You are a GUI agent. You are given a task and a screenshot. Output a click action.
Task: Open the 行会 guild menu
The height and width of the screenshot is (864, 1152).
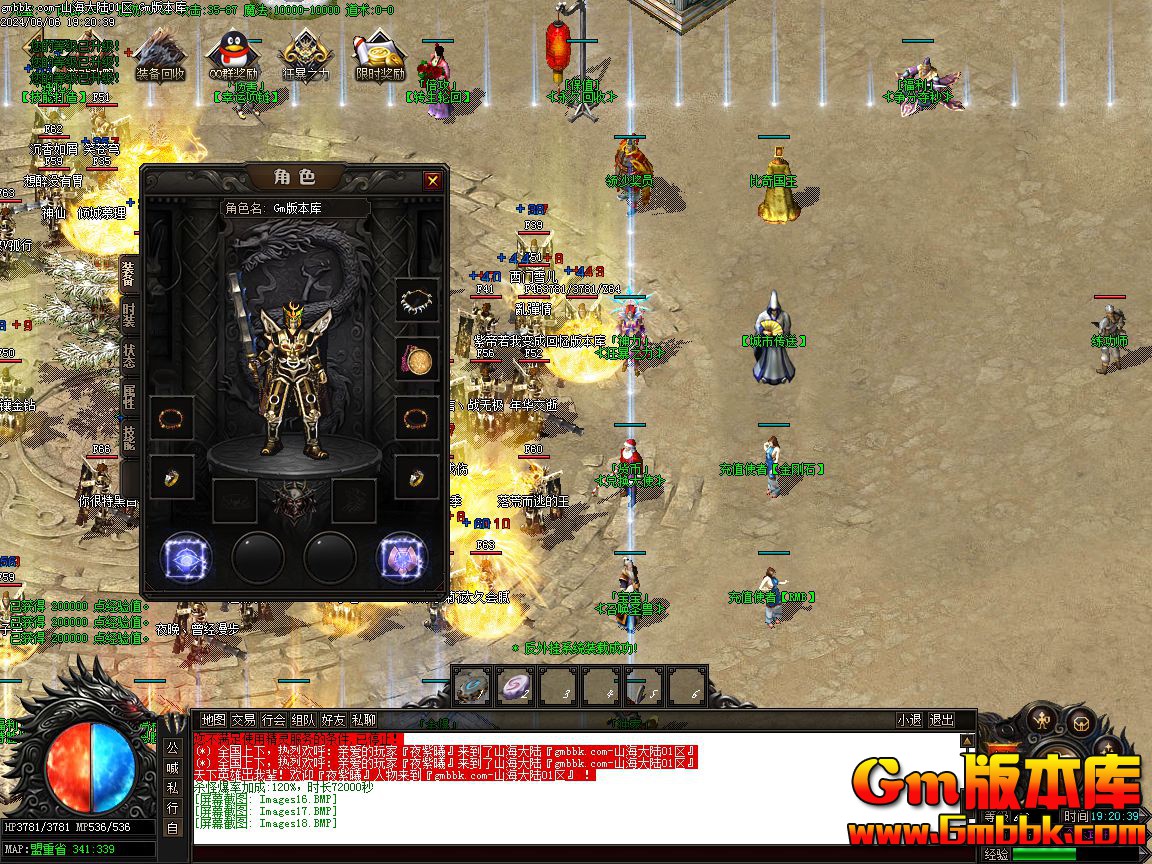pos(273,720)
